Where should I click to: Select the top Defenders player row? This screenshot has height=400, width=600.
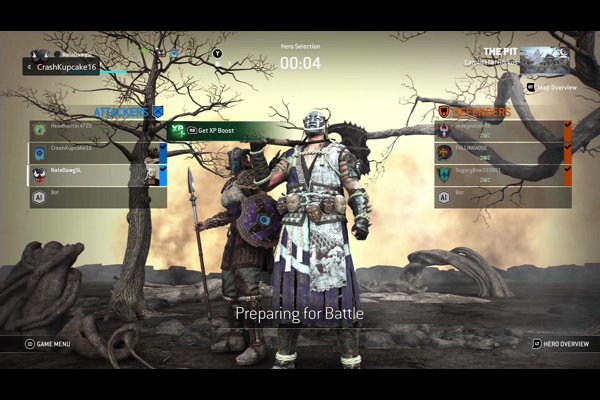click(500, 130)
